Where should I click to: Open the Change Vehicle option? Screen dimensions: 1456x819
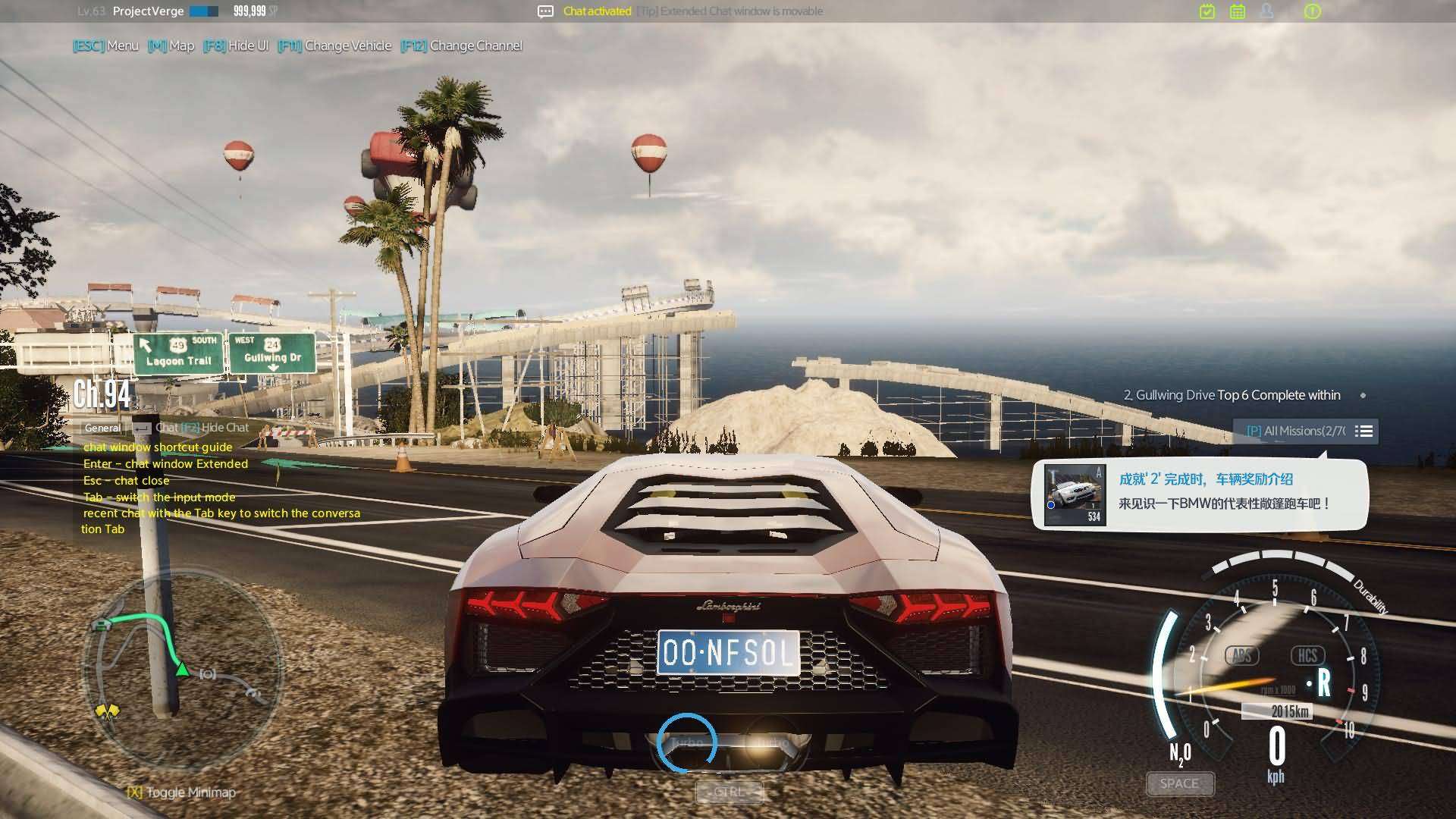334,45
